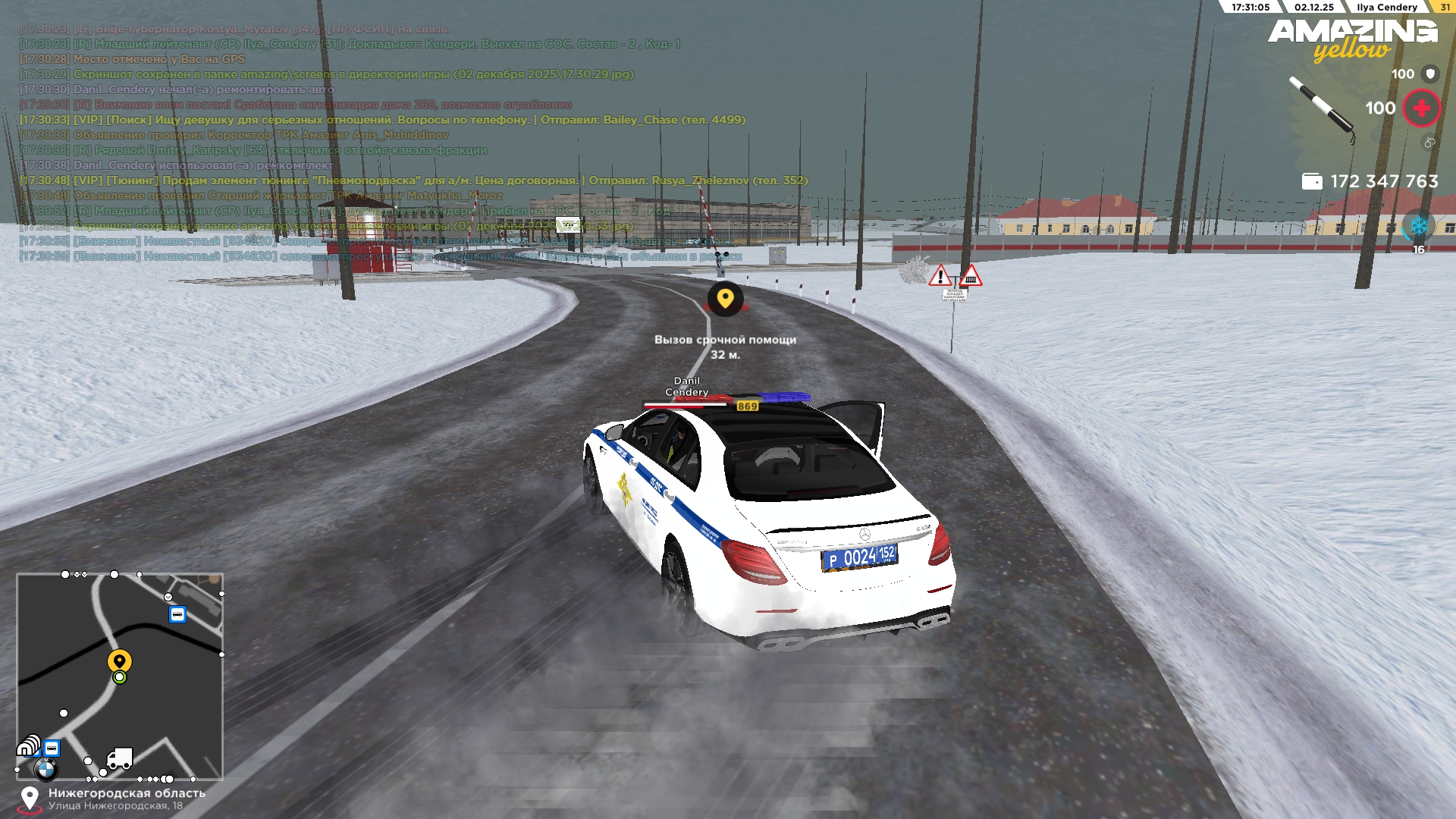
Task: Click the white truck marker on minimap
Action: point(120,758)
